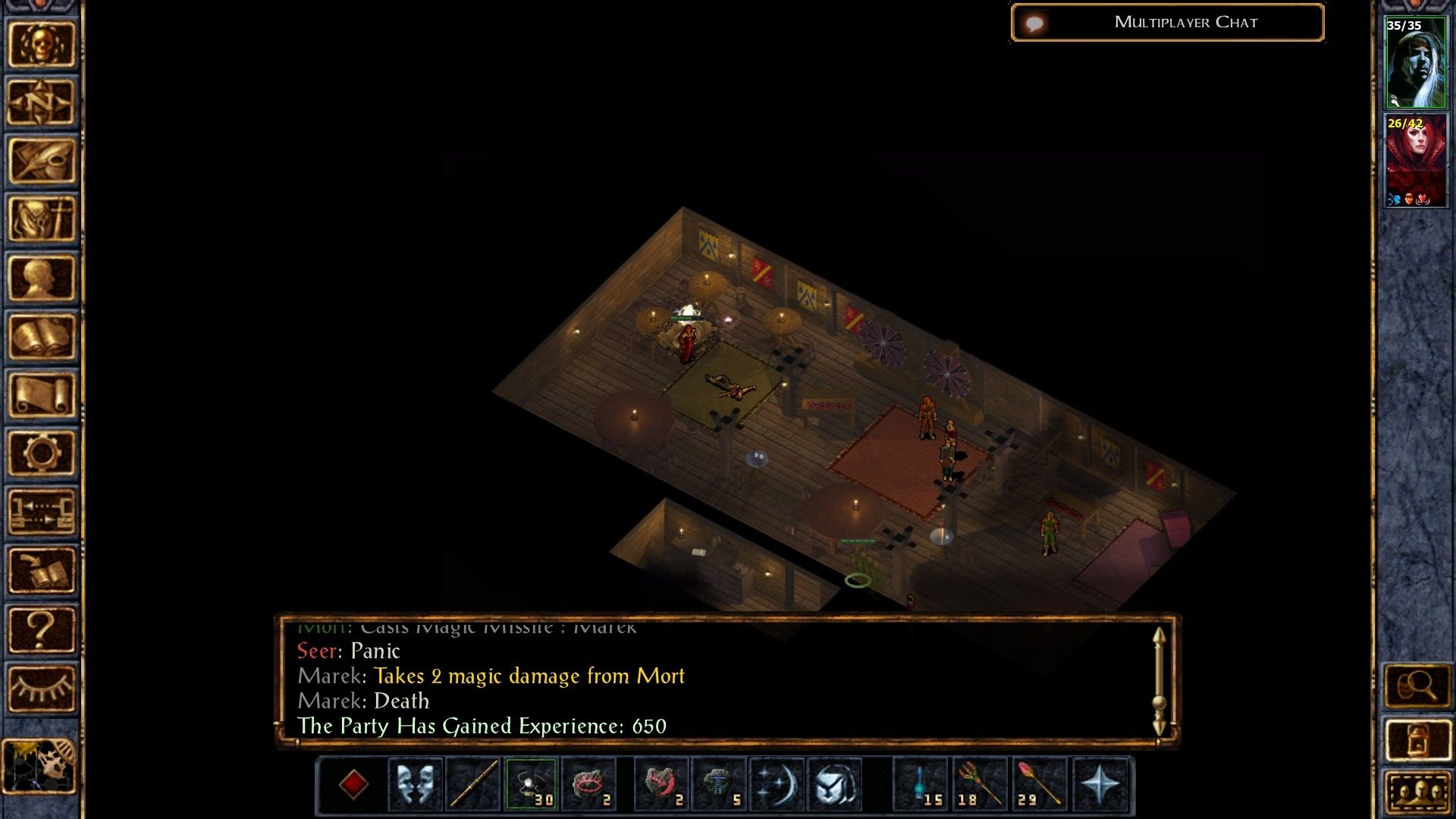Open the Multiplayer Chat box
Screen dimensions: 1456x819
tap(1168, 23)
